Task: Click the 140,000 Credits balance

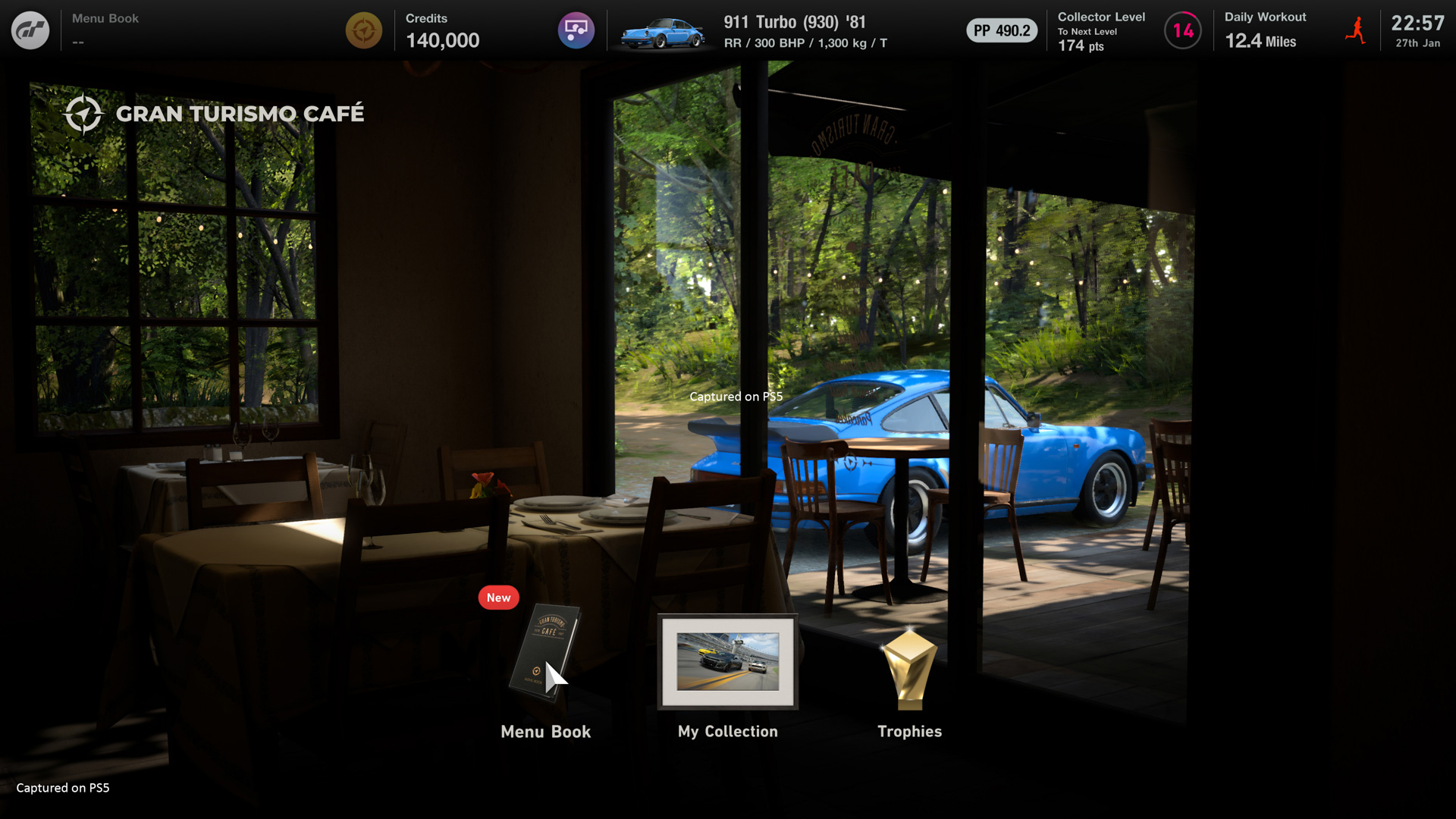Action: pos(442,41)
